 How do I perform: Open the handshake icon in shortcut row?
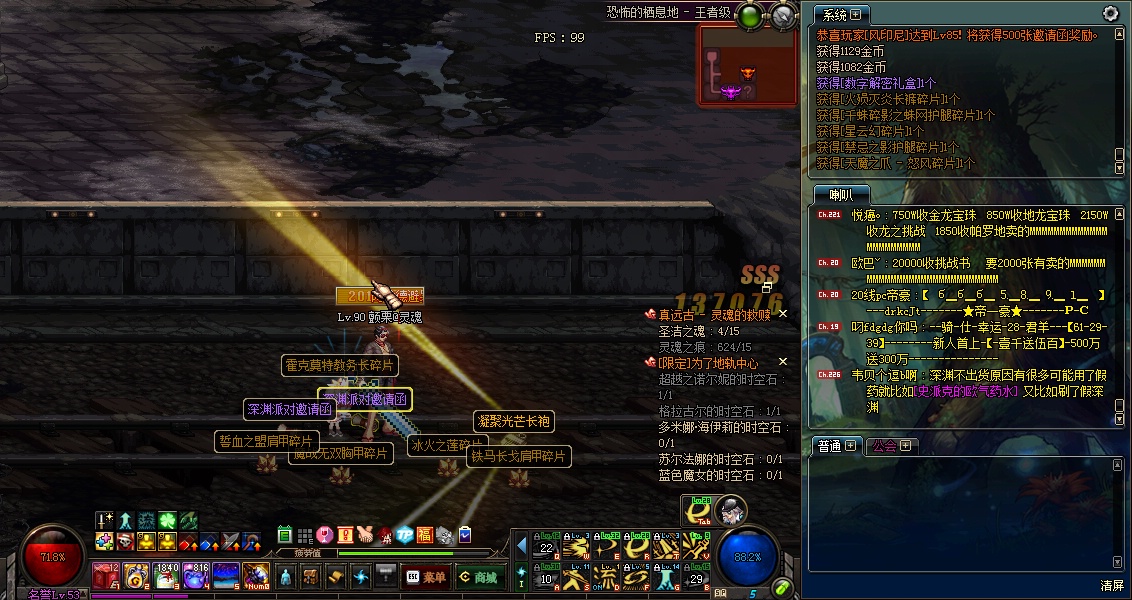(365, 535)
